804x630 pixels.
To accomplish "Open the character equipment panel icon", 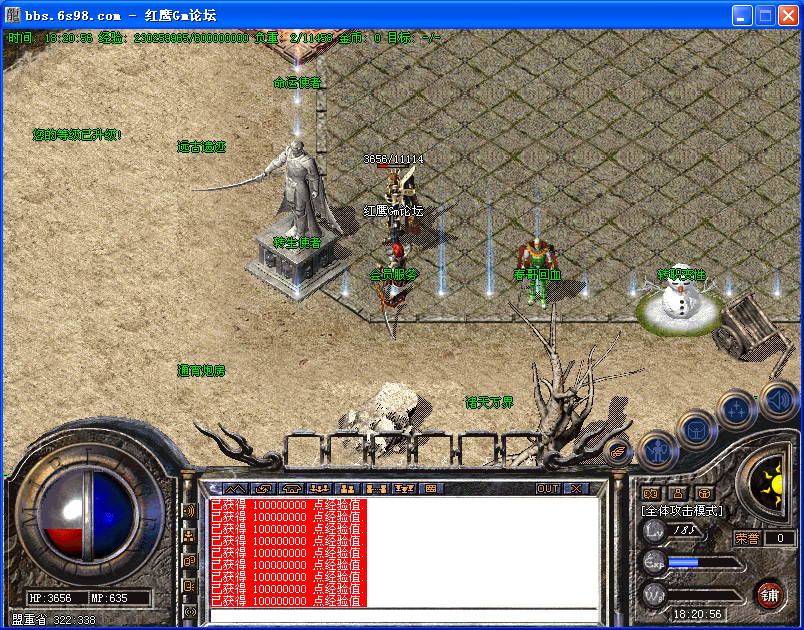I will (656, 449).
